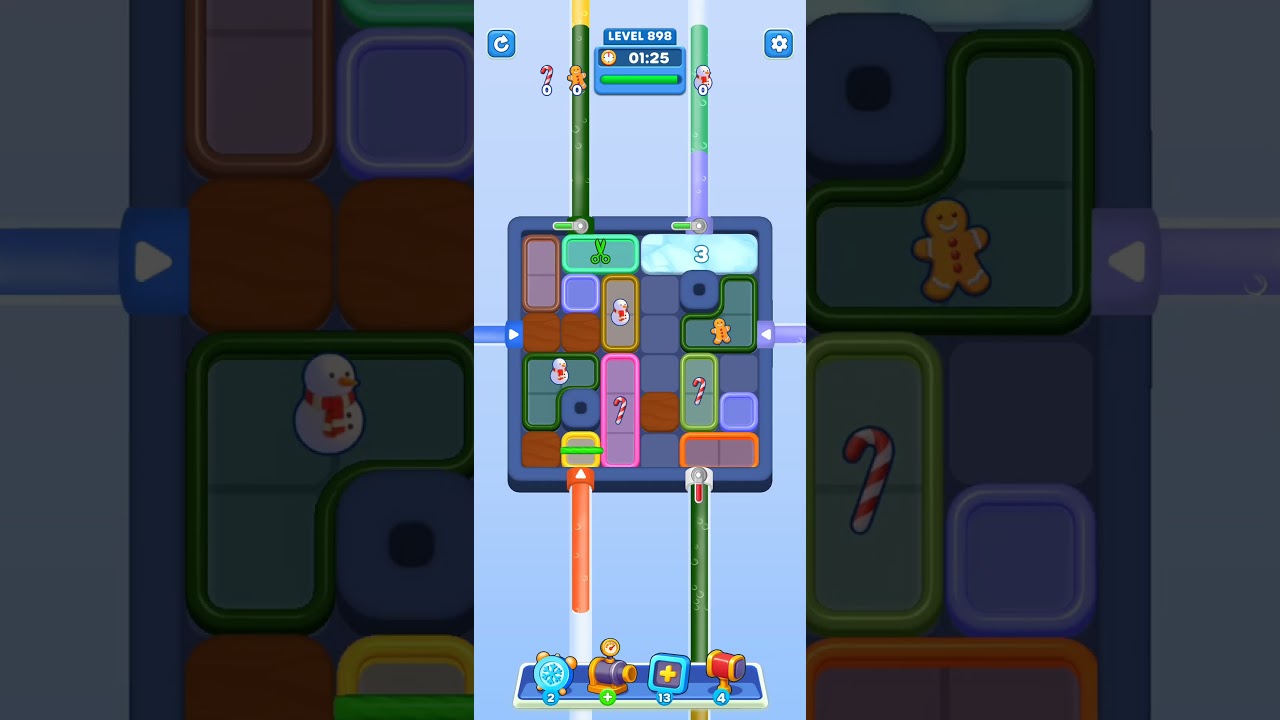The width and height of the screenshot is (1280, 720).
Task: Open the settings gear
Action: 779,44
